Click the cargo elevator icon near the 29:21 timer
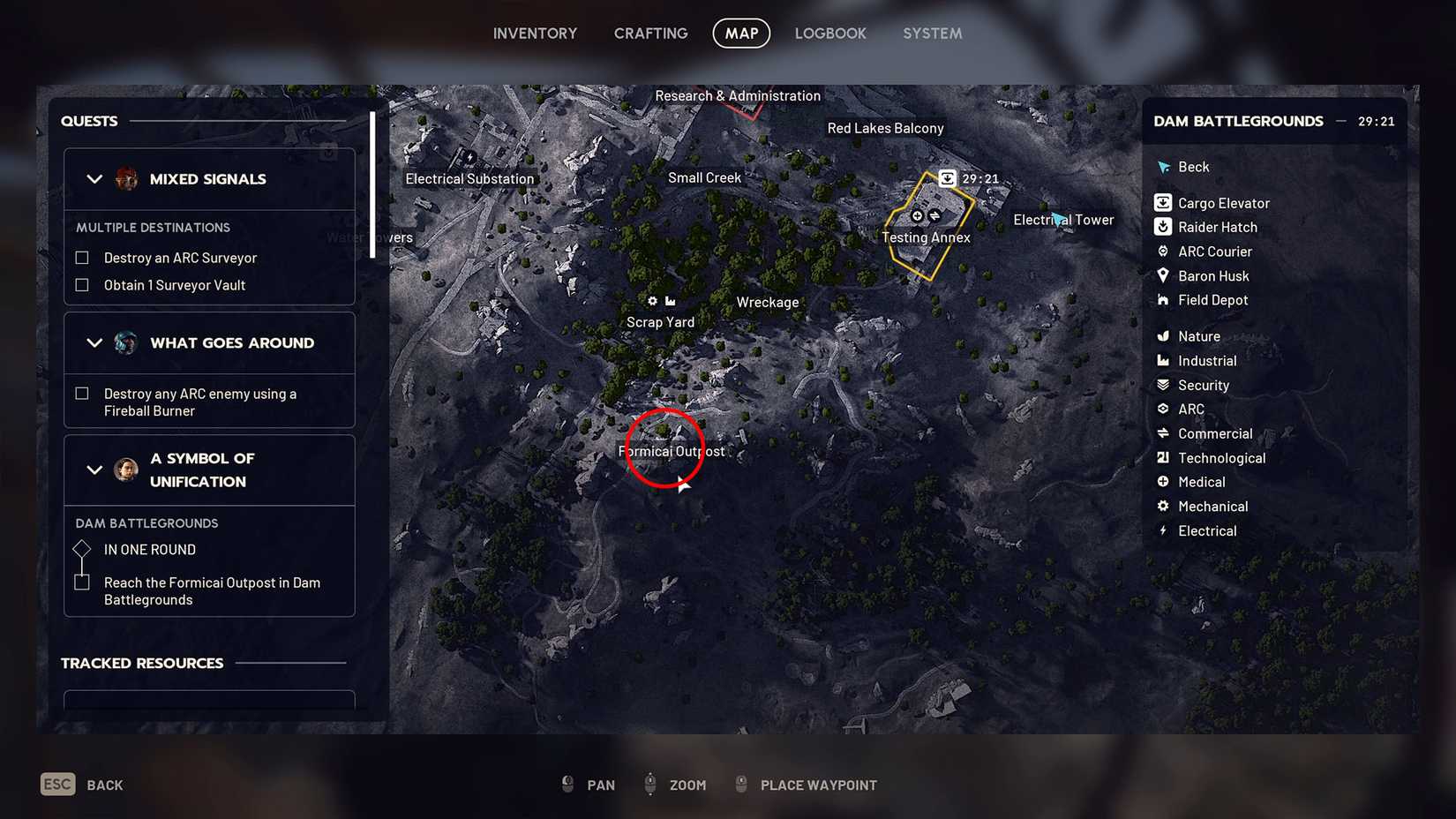This screenshot has height=819, width=1456. point(947,177)
